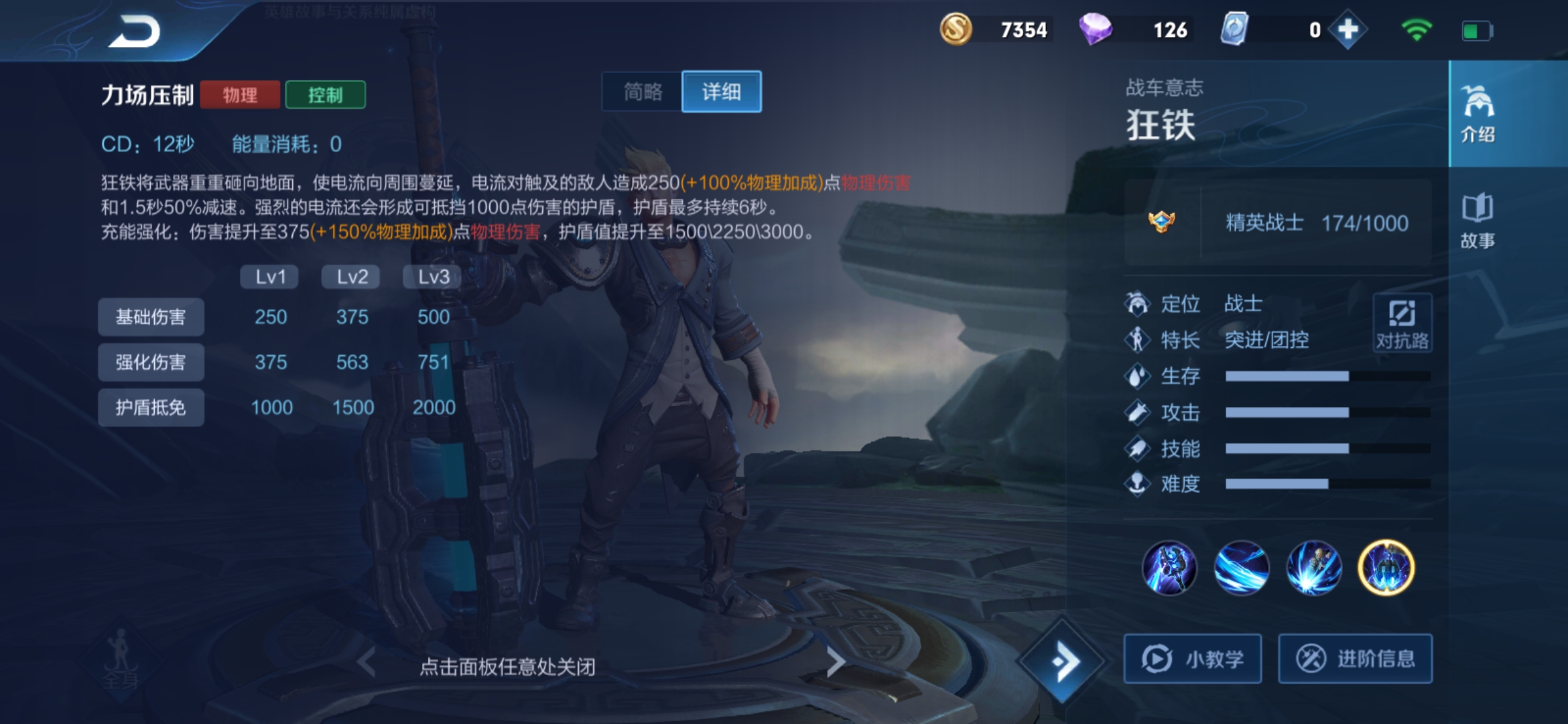Click the left arrow for previous hero
Screen dimensions: 1568x724
pyautogui.click(x=366, y=660)
